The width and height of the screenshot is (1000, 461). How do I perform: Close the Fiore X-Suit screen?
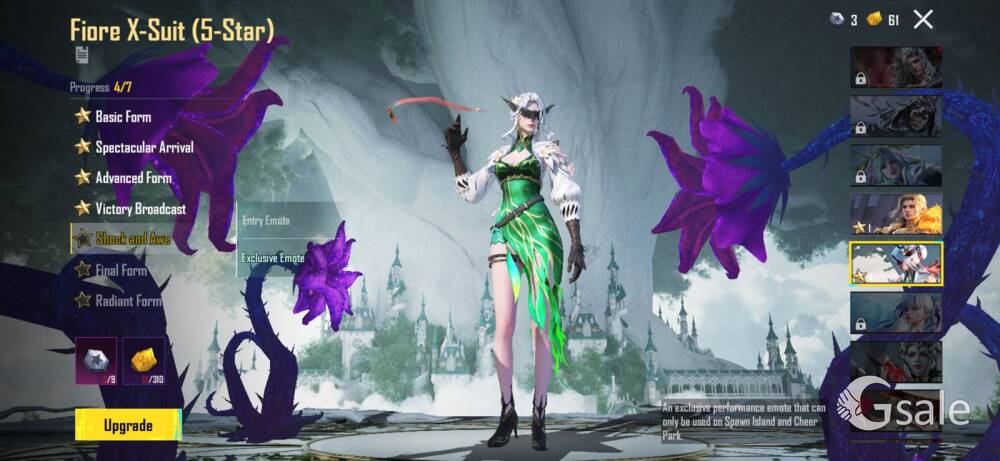pos(923,19)
